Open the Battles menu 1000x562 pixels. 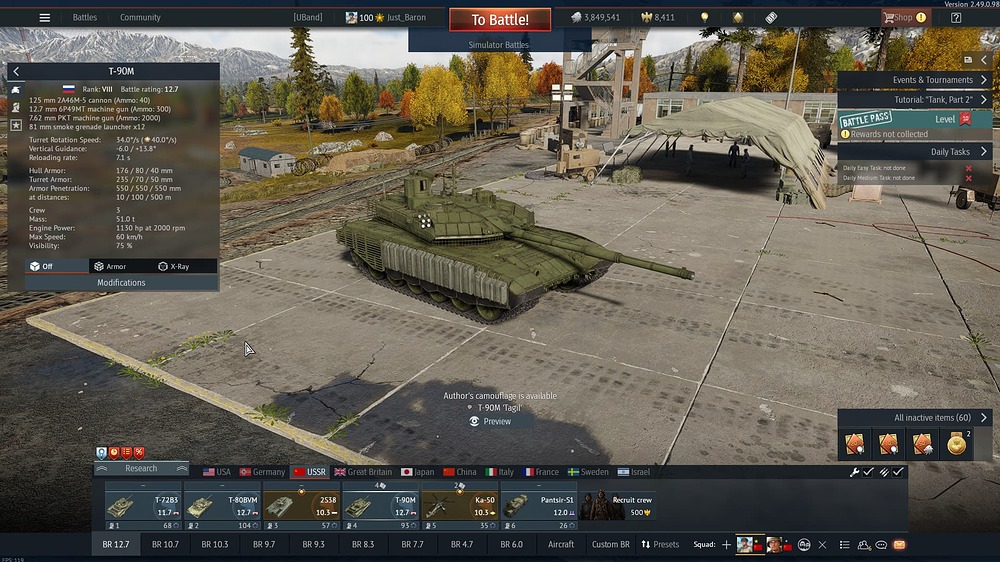pyautogui.click(x=85, y=17)
